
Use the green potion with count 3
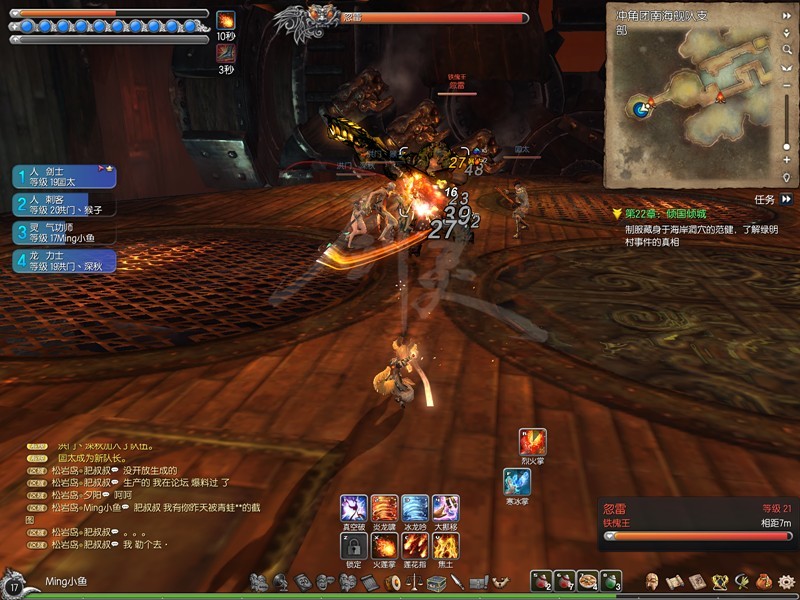coord(609,581)
